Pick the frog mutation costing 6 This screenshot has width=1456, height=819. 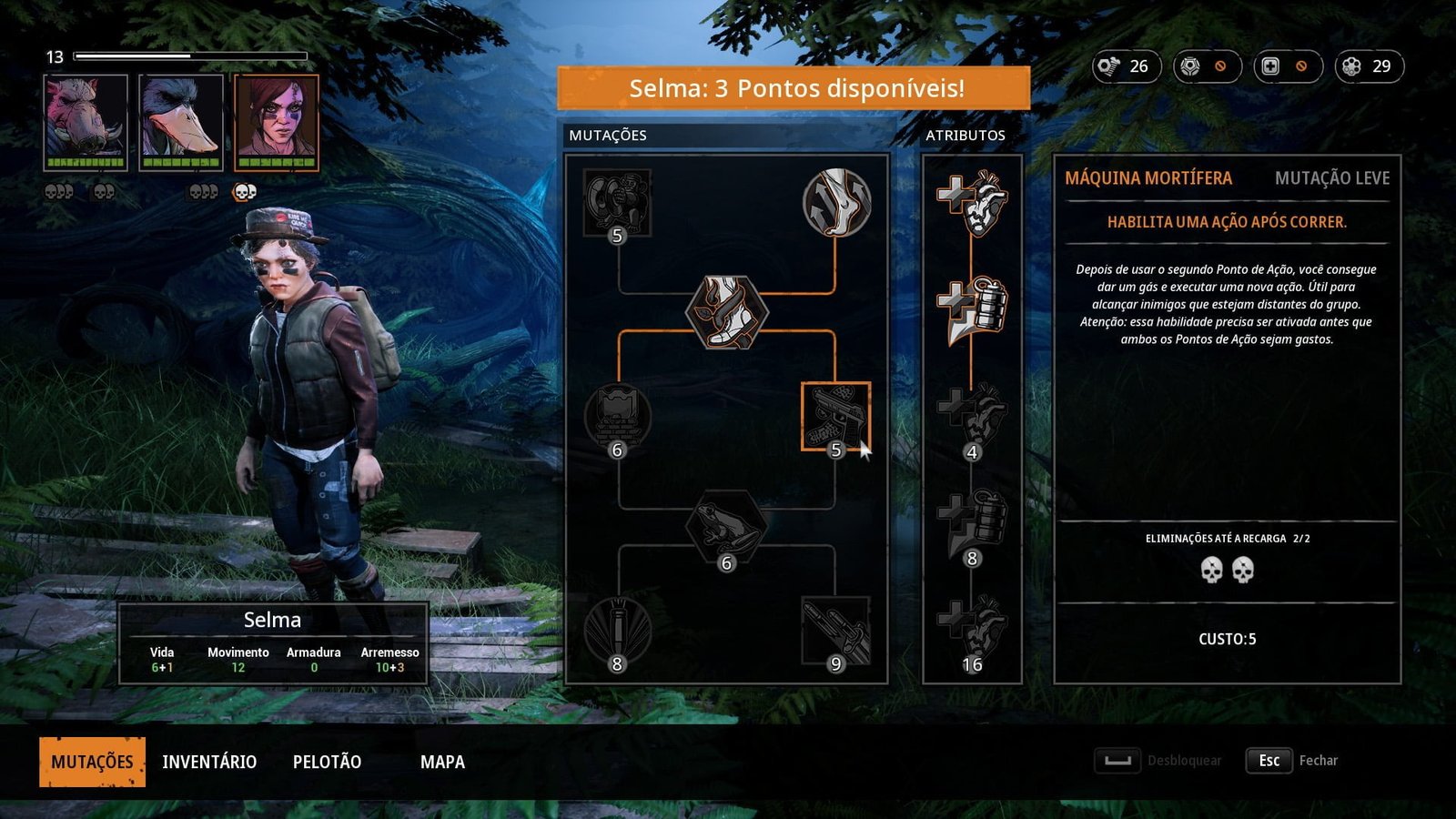(726, 526)
